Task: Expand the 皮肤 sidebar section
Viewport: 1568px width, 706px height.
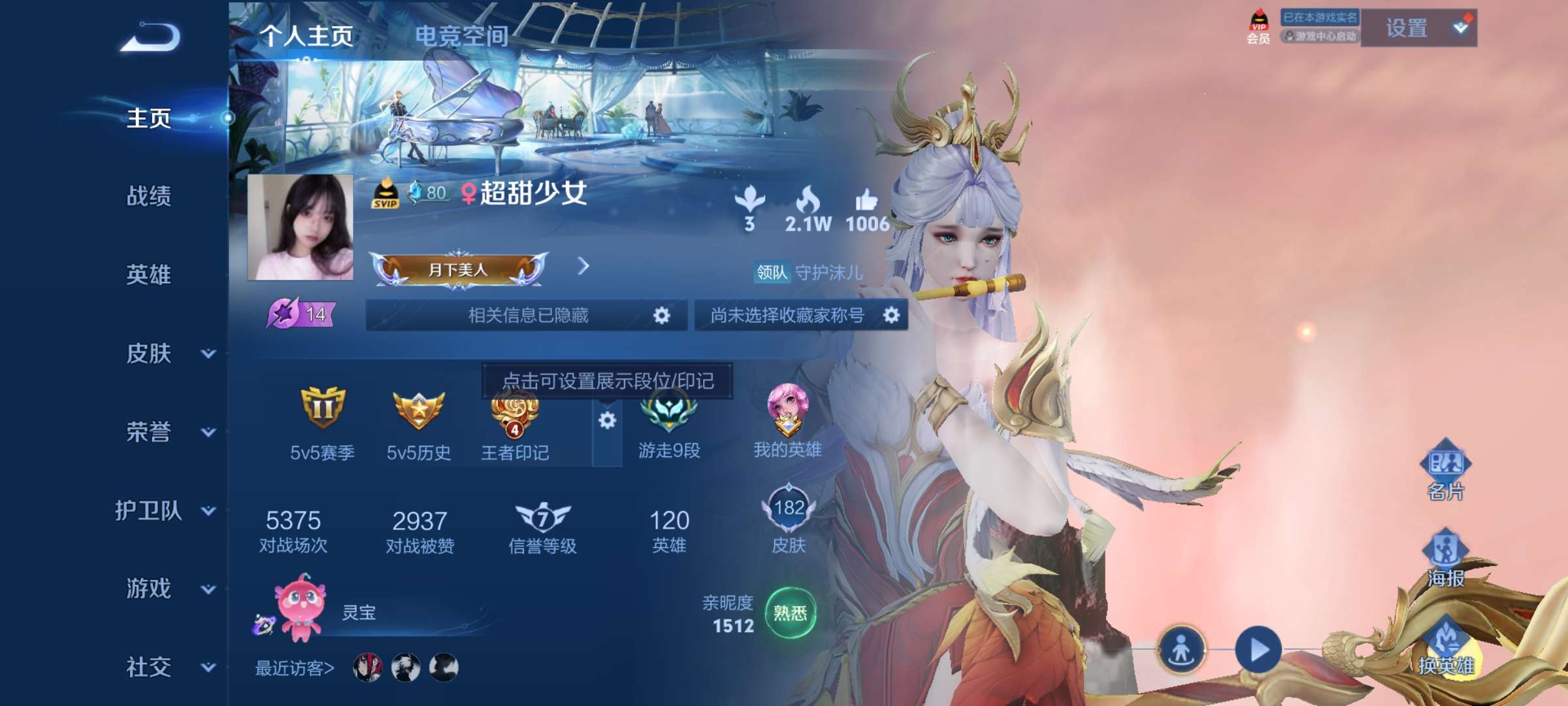Action: 208,354
